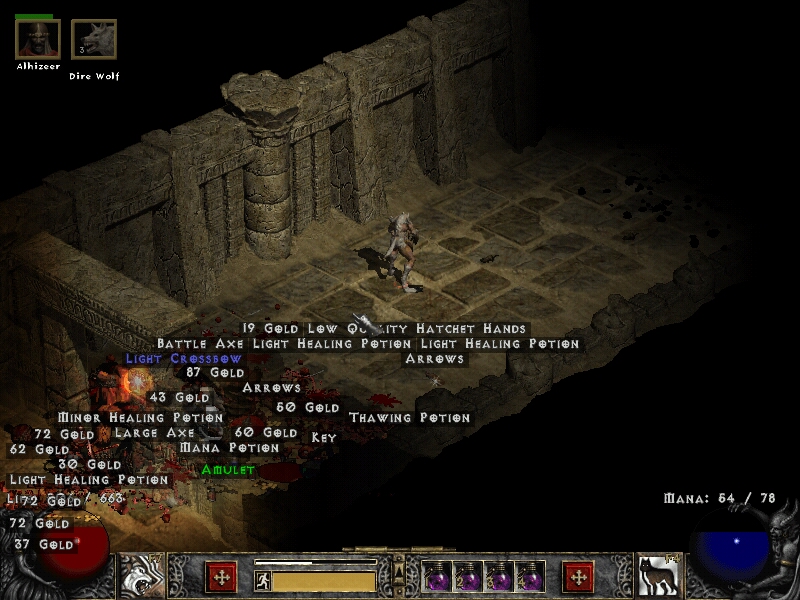This screenshot has width=800, height=600.
Task: Open the snarling werewolf attack skill icon
Action: 142,576
